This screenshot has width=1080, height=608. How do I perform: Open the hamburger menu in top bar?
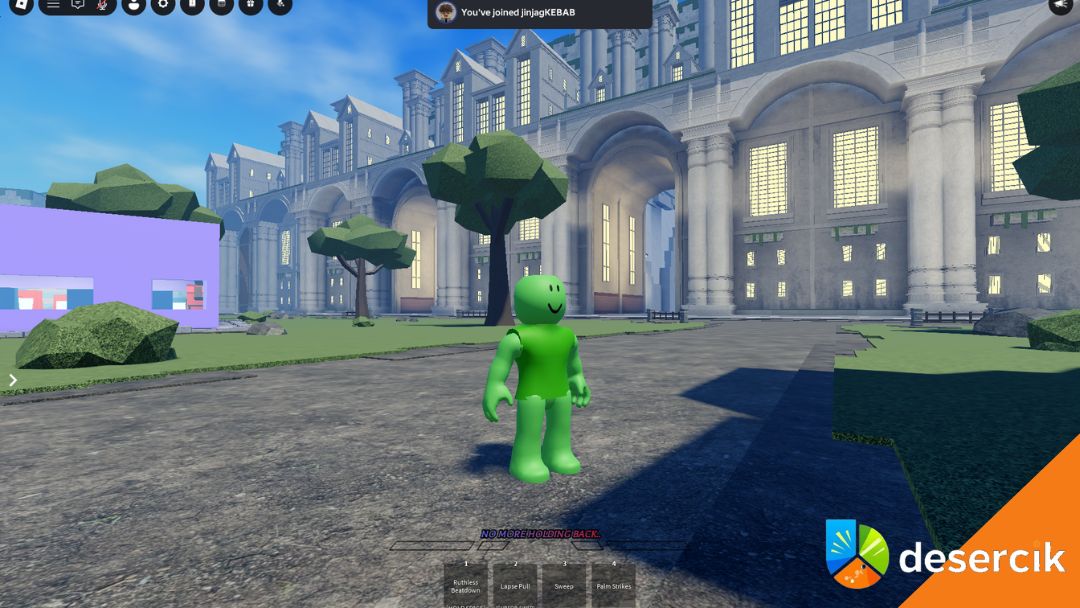point(53,5)
